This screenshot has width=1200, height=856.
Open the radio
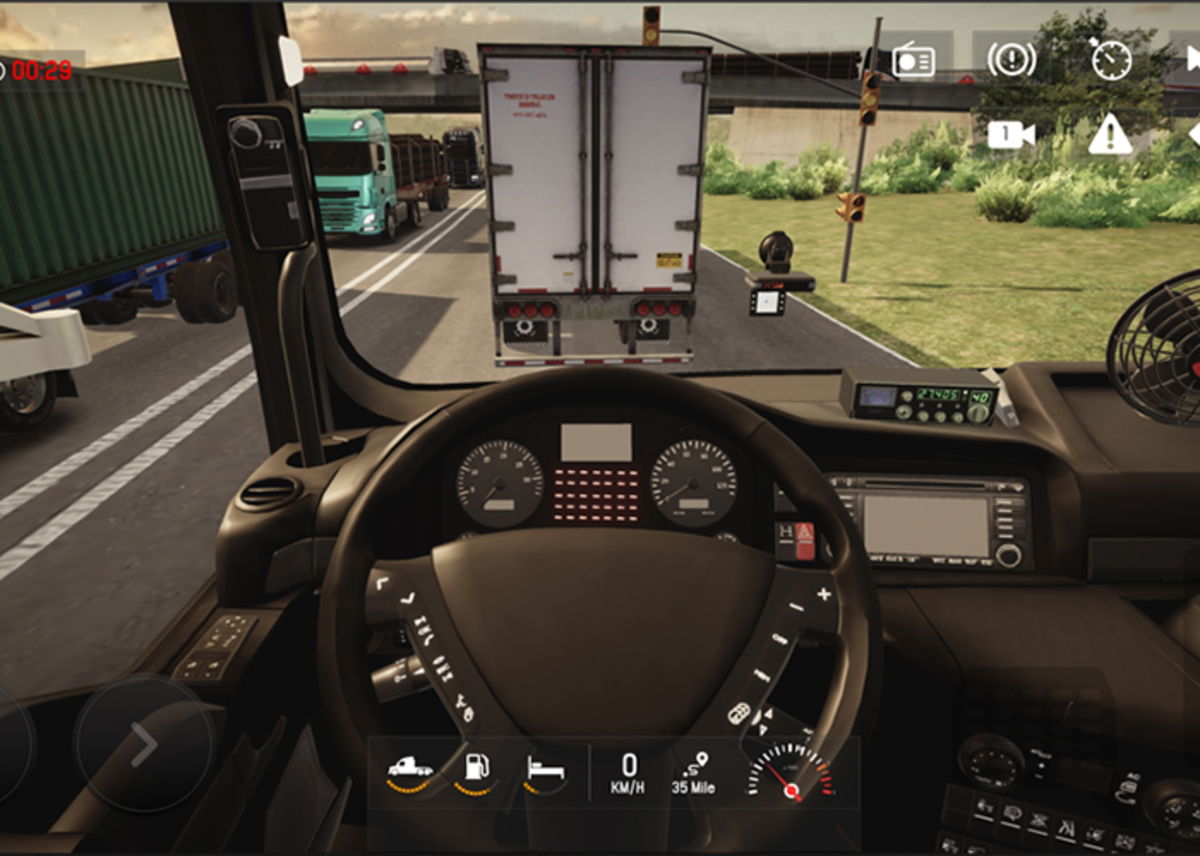click(913, 61)
